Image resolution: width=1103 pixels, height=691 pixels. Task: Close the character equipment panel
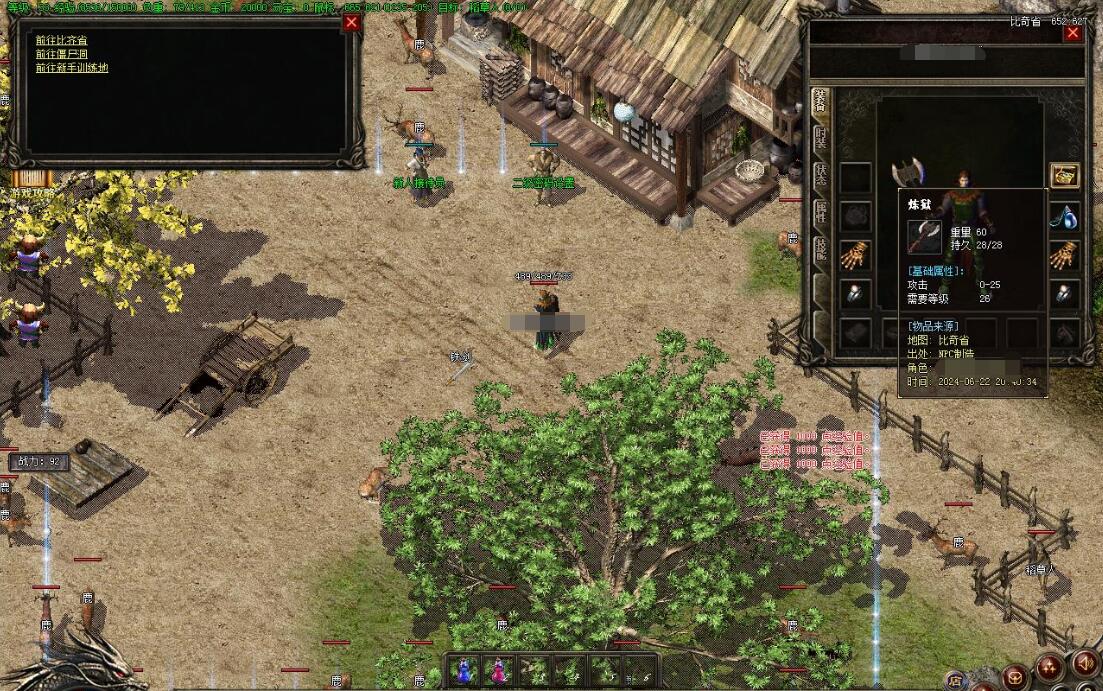pyautogui.click(x=1073, y=32)
